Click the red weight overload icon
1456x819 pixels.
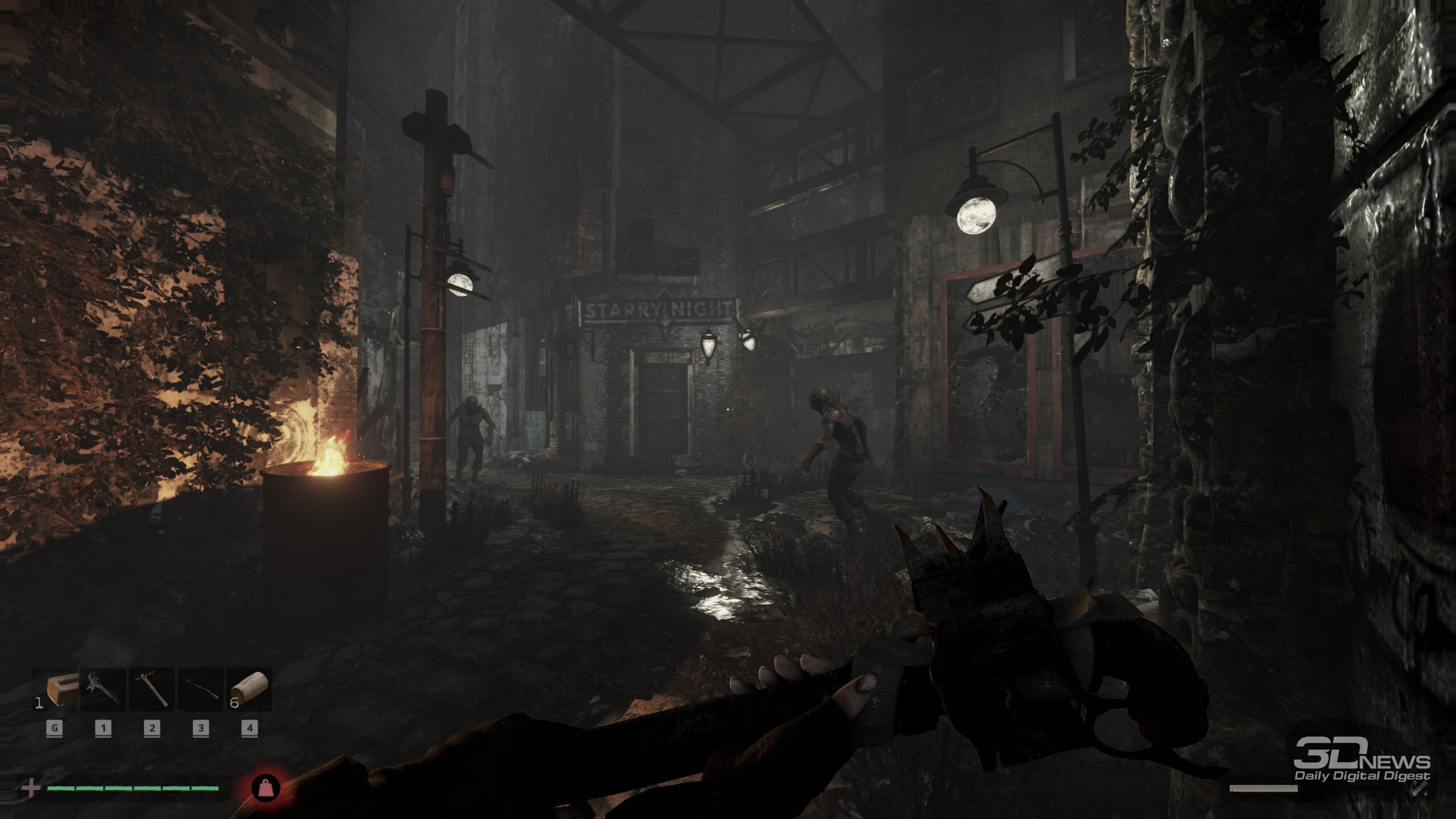pyautogui.click(x=266, y=788)
